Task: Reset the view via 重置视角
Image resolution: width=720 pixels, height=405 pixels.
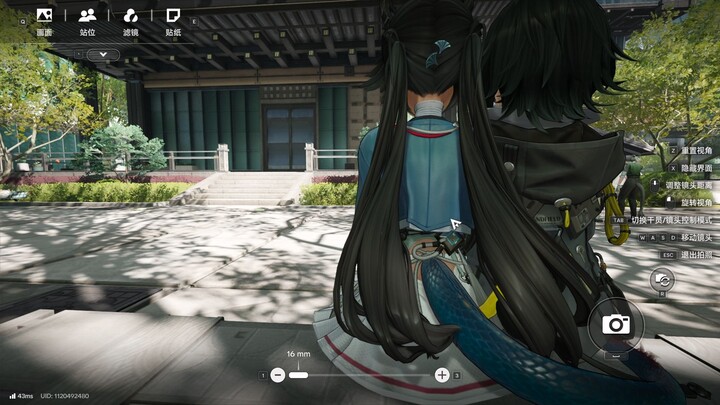Action: pos(695,150)
